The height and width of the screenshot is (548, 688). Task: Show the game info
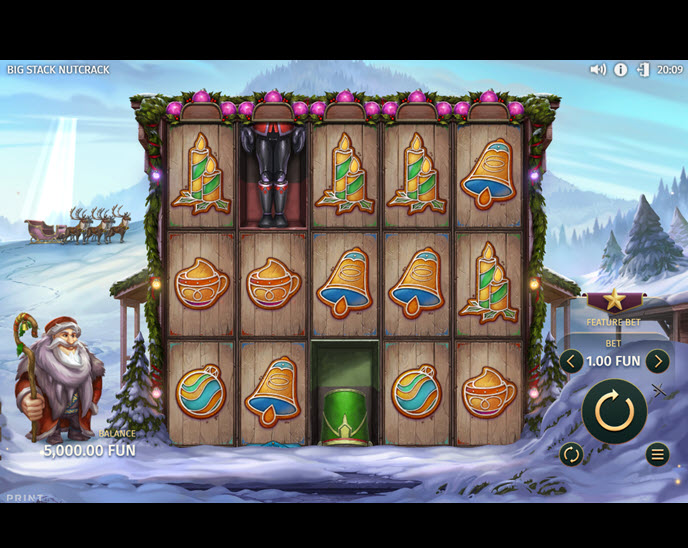pyautogui.click(x=620, y=70)
